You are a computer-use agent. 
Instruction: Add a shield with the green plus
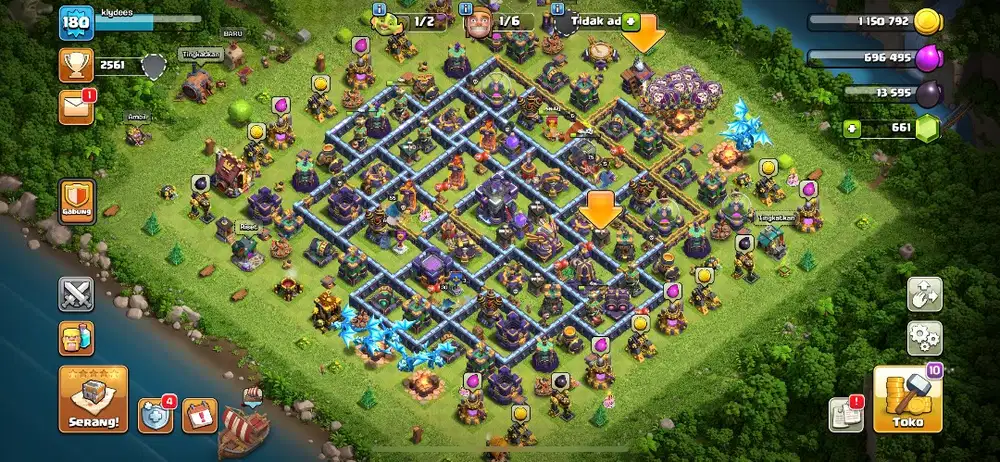click(632, 20)
